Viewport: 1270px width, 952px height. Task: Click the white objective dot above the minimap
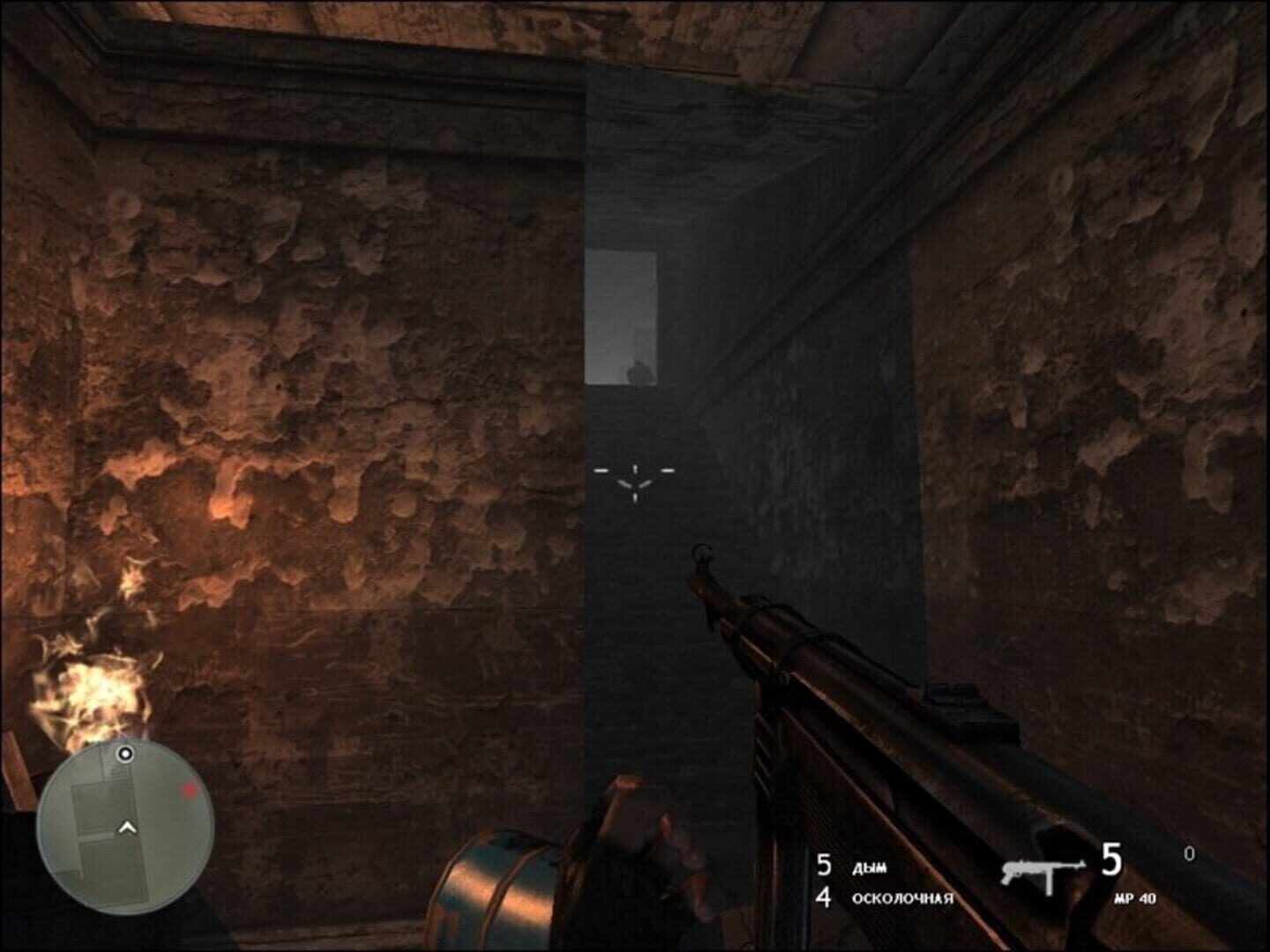[x=126, y=754]
